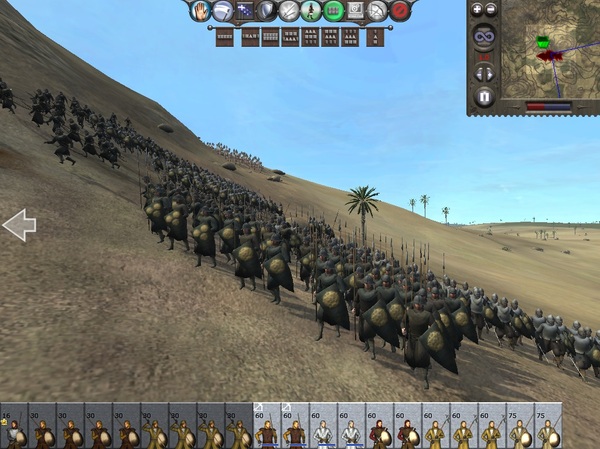Select the first group formation banner
600x449 pixels.
click(225, 38)
